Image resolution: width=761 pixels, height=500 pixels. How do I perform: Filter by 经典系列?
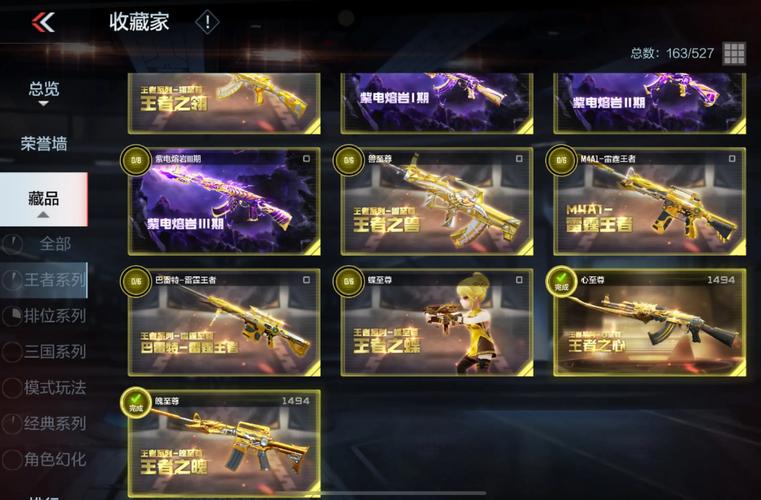(x=55, y=424)
